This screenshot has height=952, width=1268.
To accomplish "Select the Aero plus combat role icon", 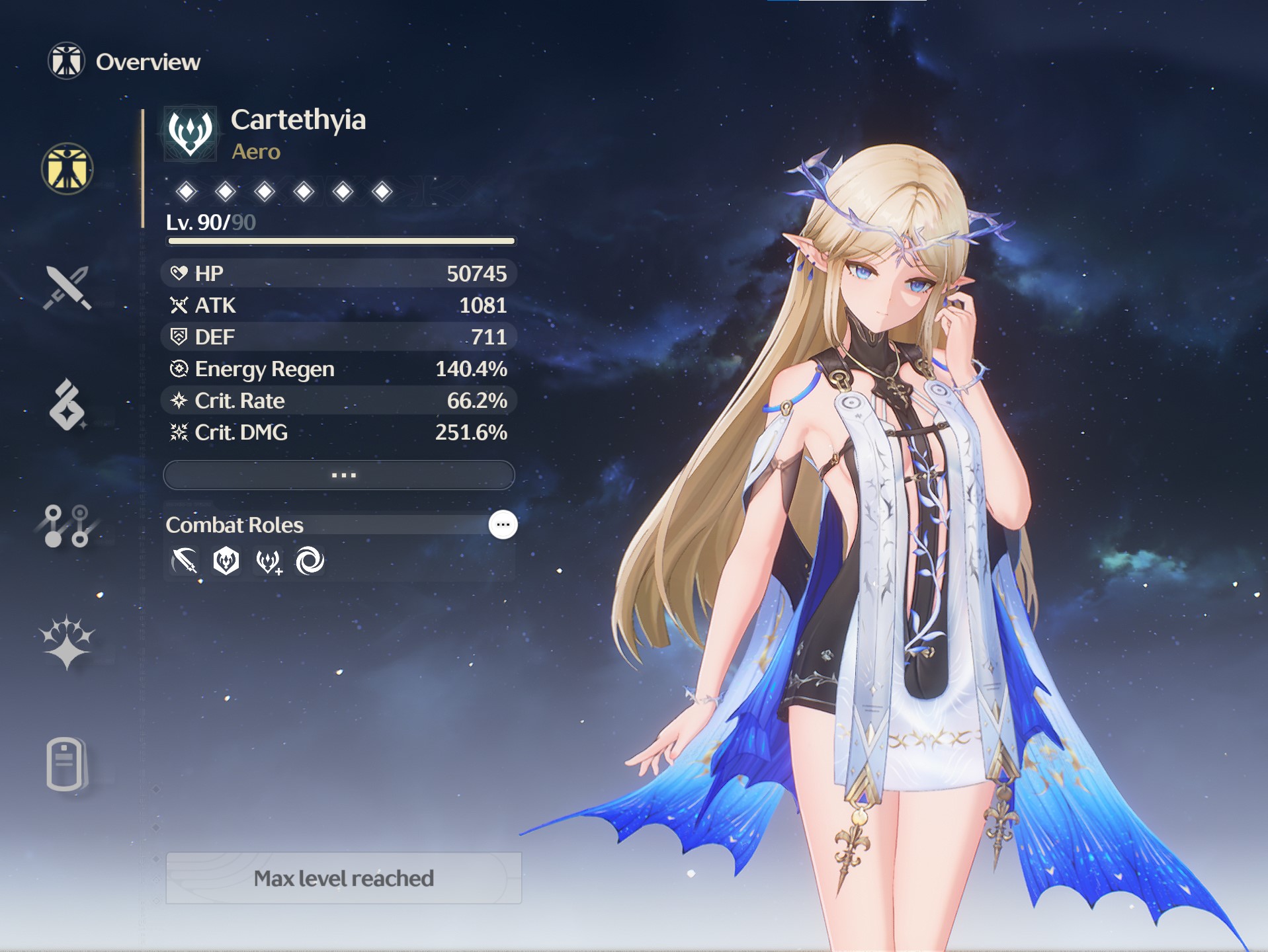I will 269,562.
